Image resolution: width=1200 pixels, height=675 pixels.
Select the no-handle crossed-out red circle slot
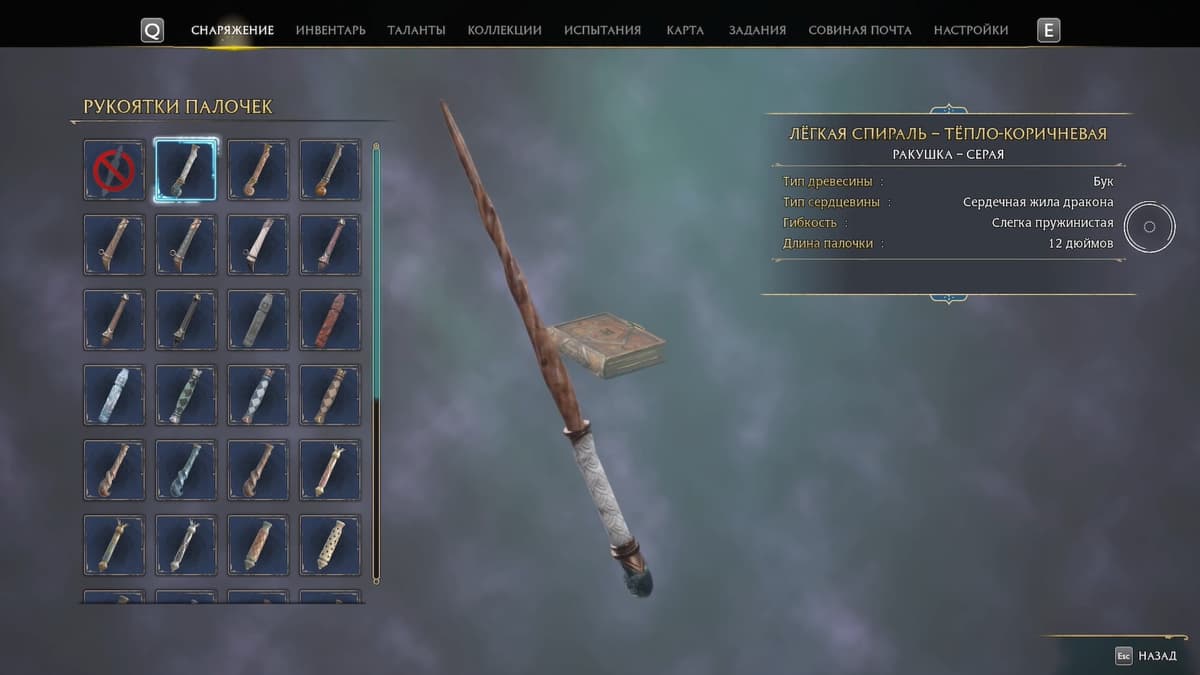click(x=114, y=170)
